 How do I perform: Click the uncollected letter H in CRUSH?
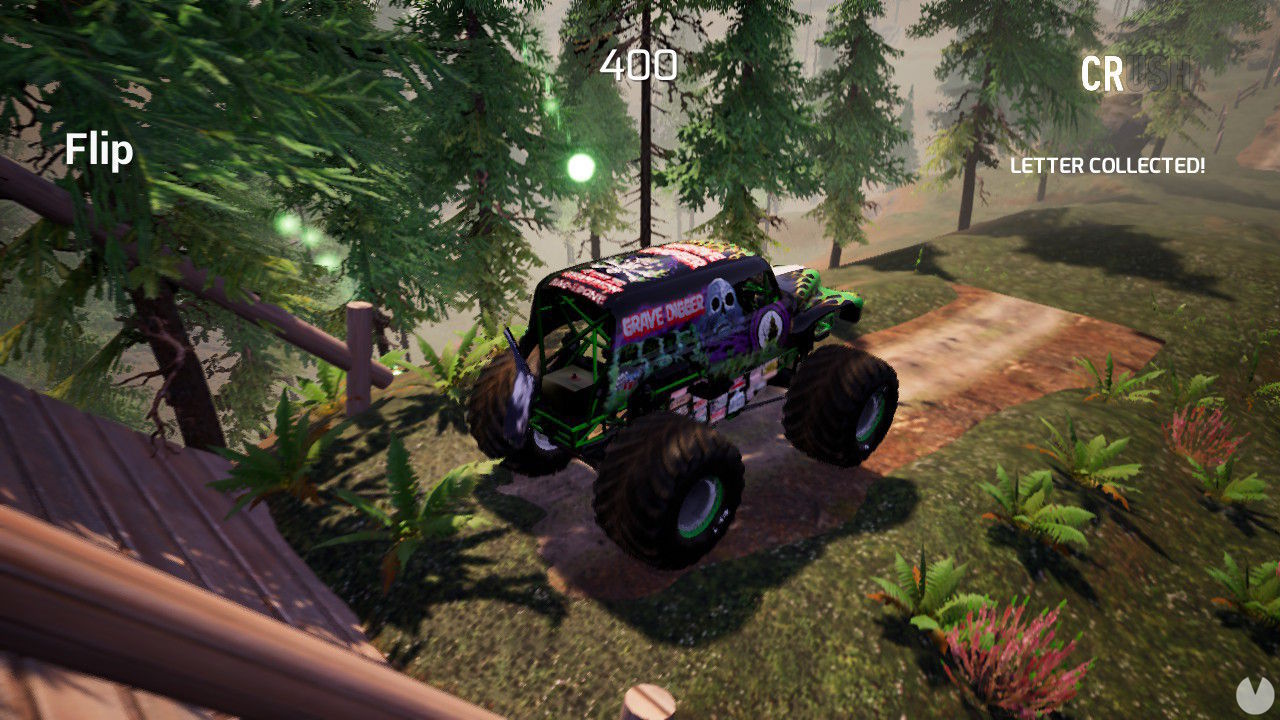pyautogui.click(x=1176, y=72)
